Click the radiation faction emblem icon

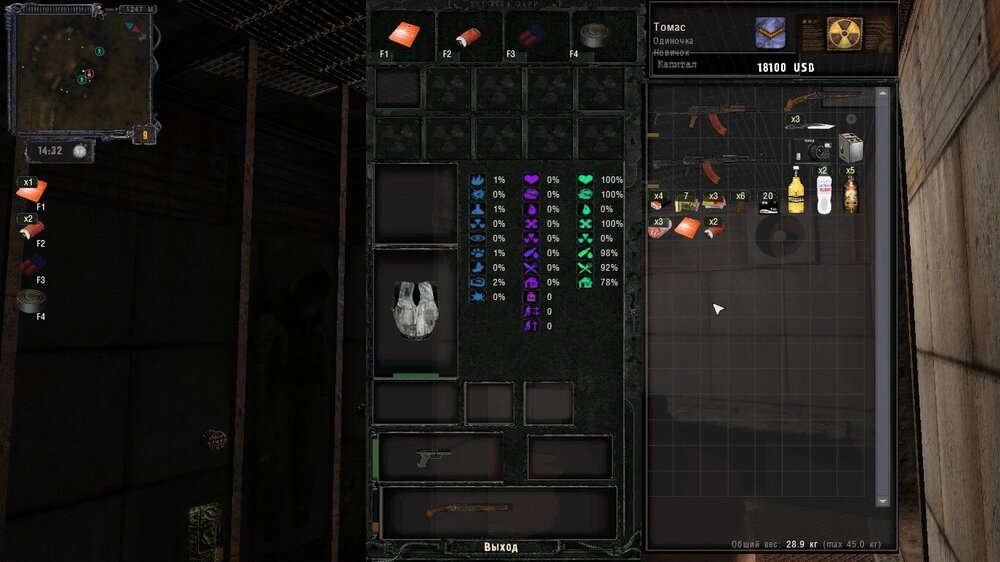click(844, 33)
